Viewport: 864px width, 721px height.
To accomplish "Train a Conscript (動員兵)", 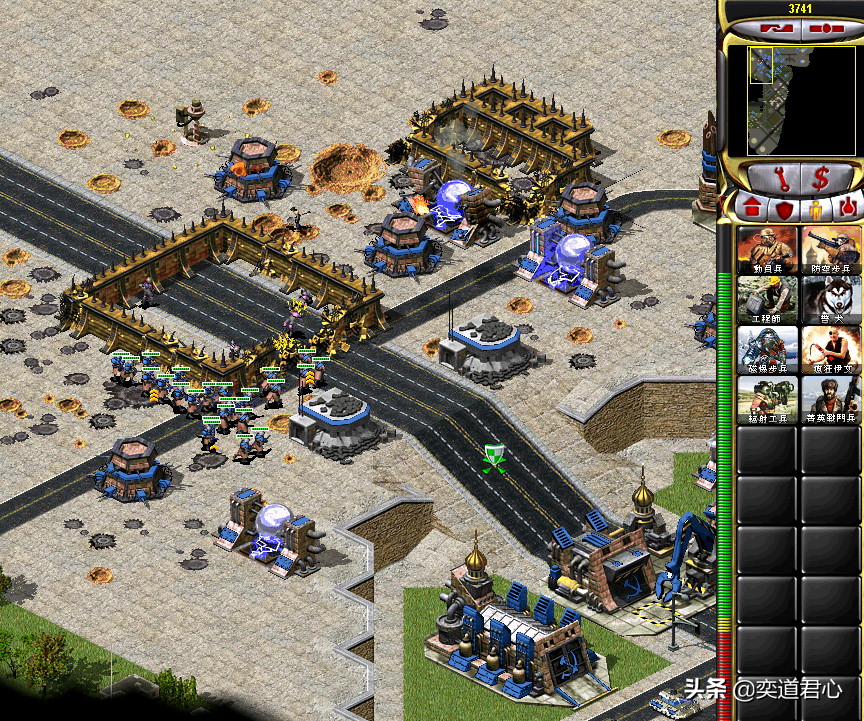I will (768, 250).
